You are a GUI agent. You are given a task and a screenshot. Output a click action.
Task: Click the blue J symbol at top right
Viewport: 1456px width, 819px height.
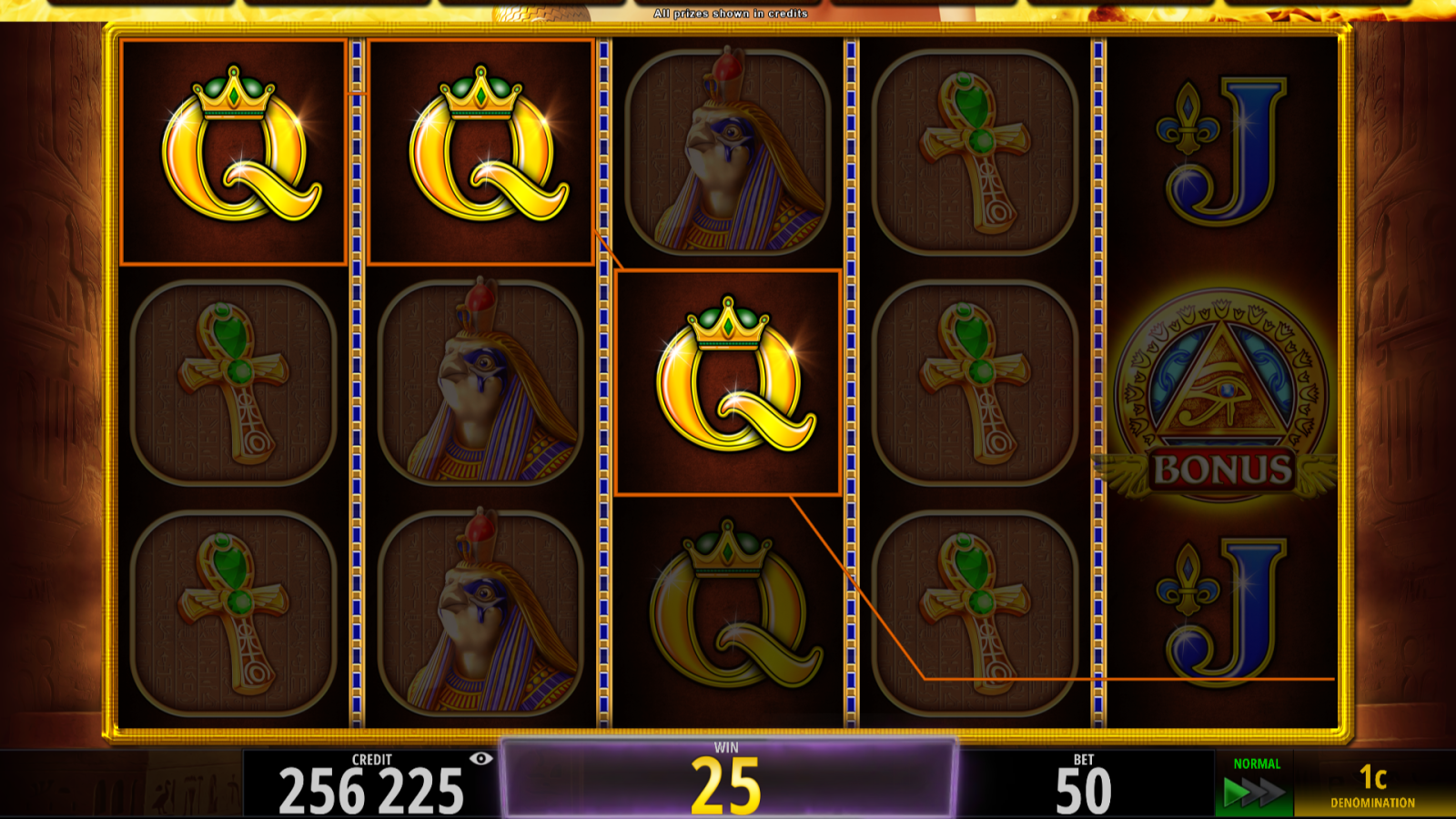(x=1219, y=150)
